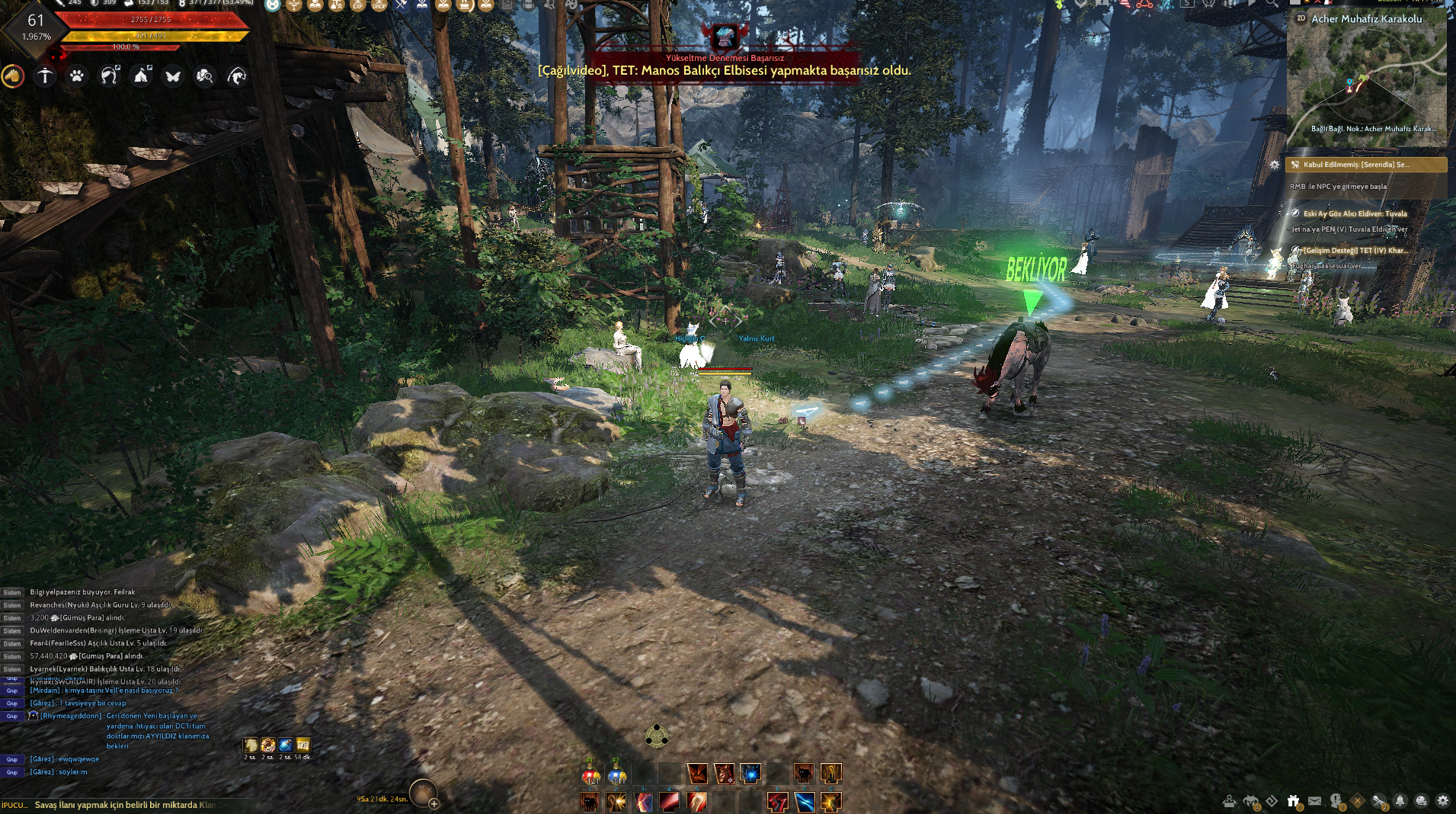
Task: Toggle the 2D minimap view button
Action: click(1300, 17)
